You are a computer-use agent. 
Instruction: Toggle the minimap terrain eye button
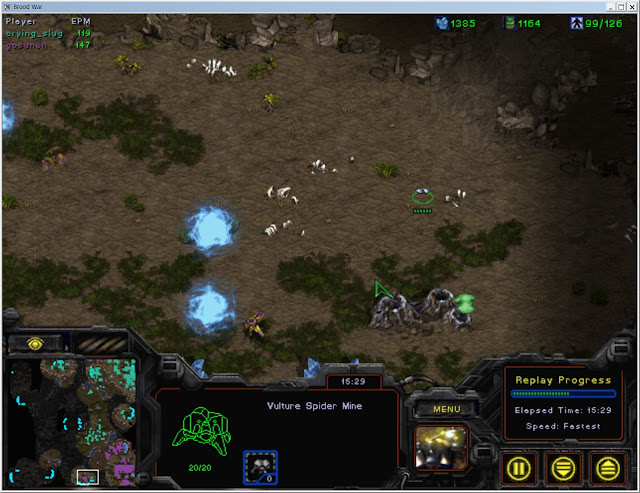(x=36, y=344)
